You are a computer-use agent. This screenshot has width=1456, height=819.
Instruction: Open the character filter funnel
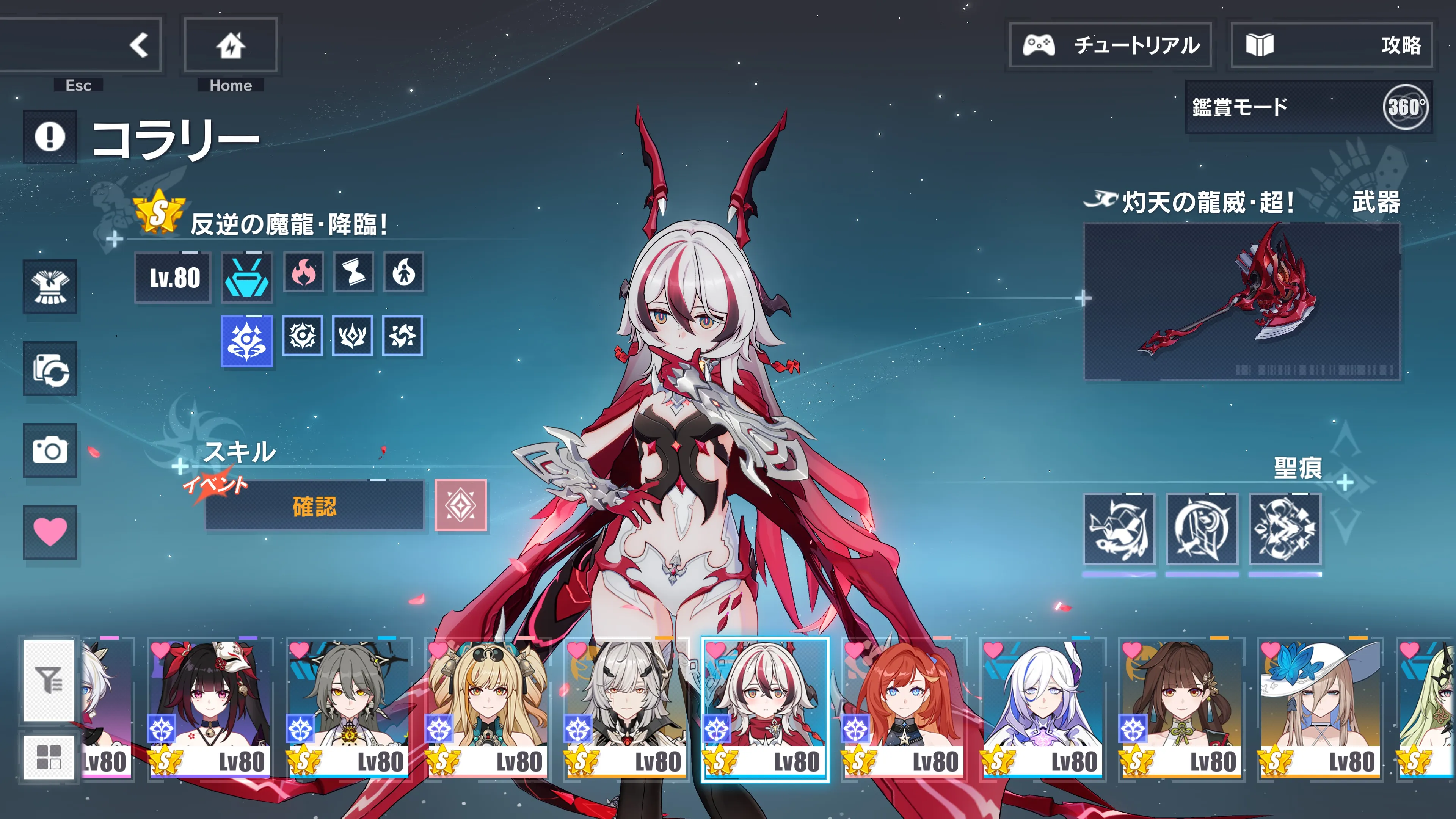(x=49, y=680)
